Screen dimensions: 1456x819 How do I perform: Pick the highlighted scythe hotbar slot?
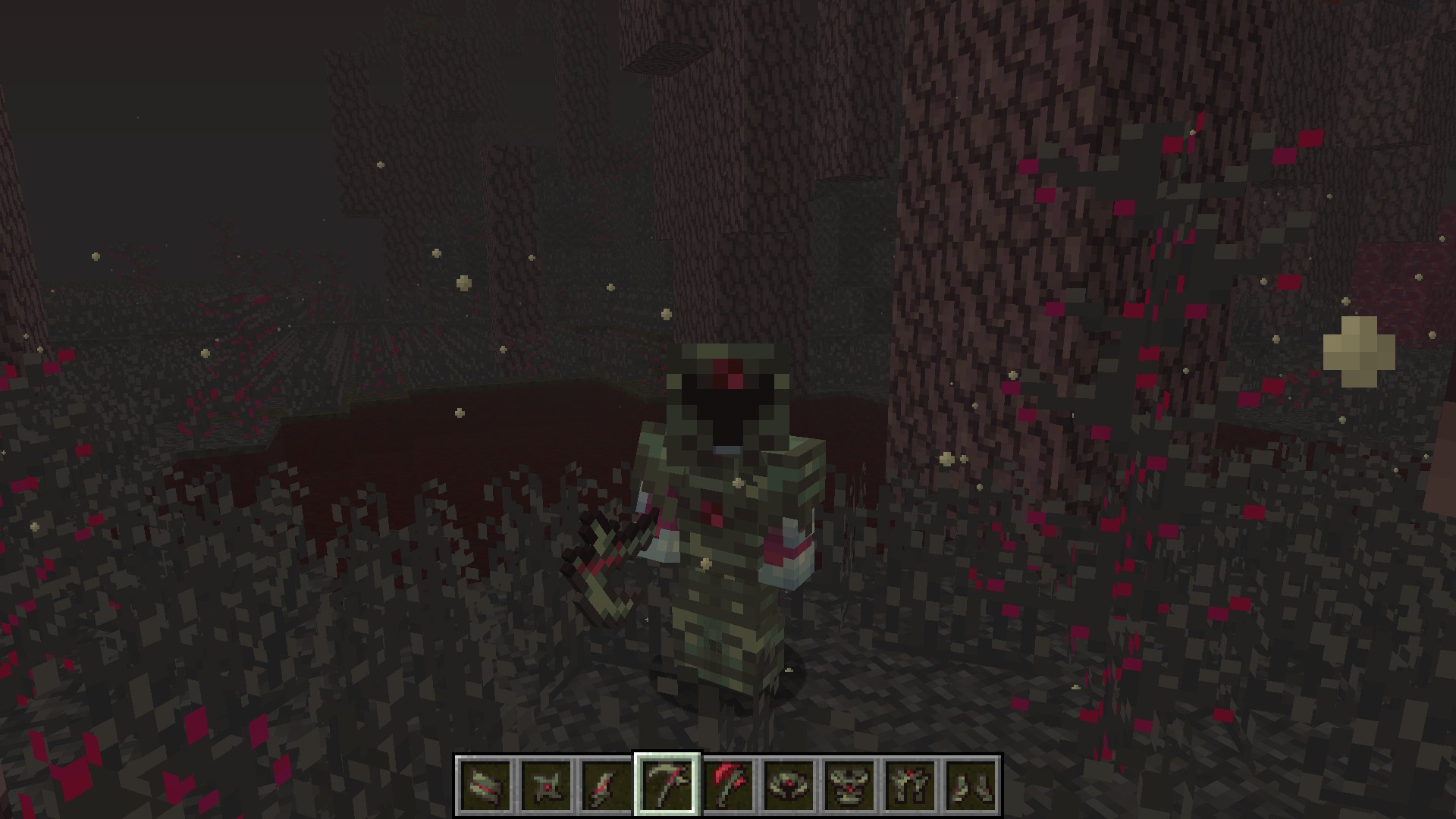667,784
